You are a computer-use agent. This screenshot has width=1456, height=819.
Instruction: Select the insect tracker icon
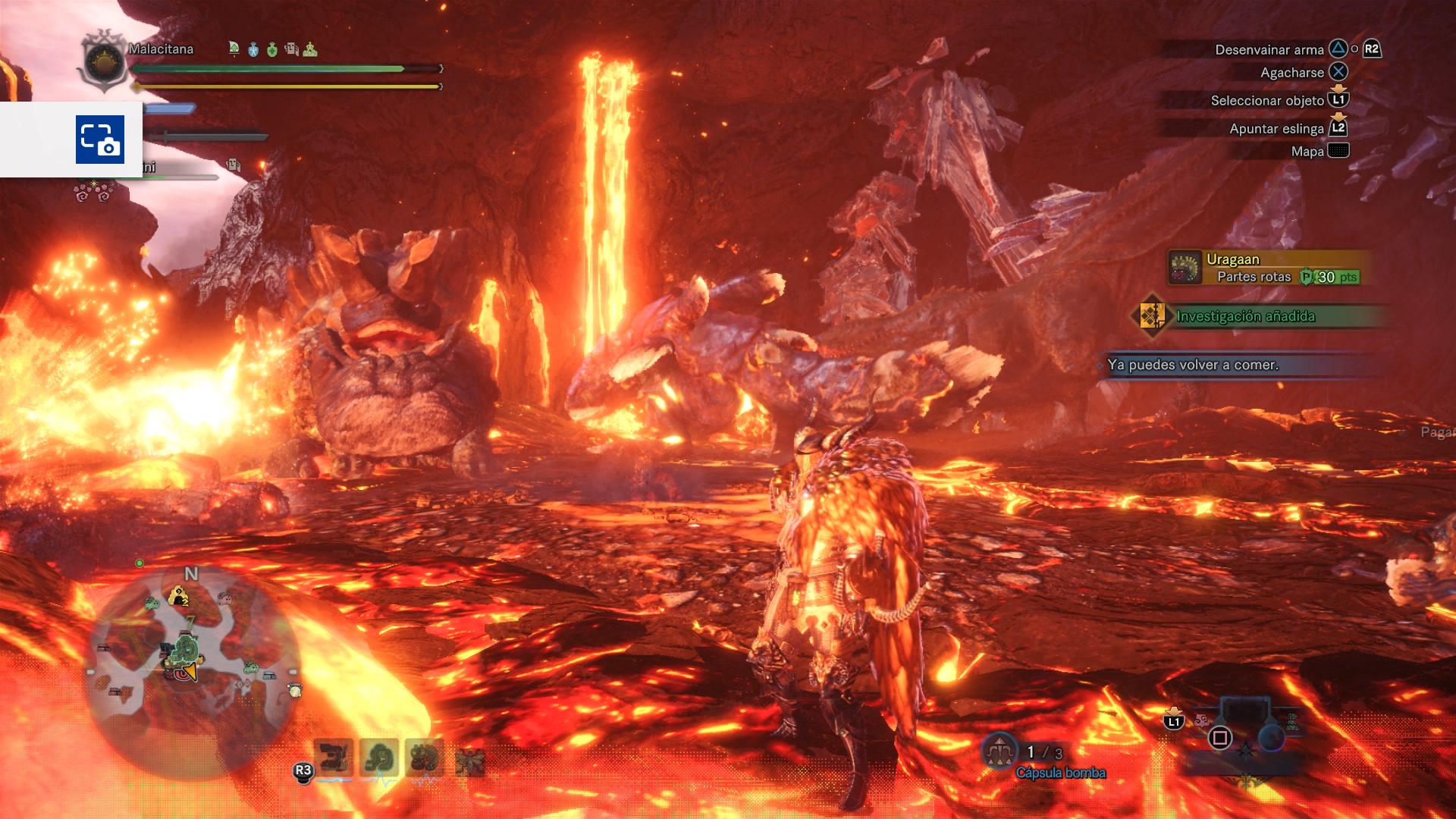470,761
